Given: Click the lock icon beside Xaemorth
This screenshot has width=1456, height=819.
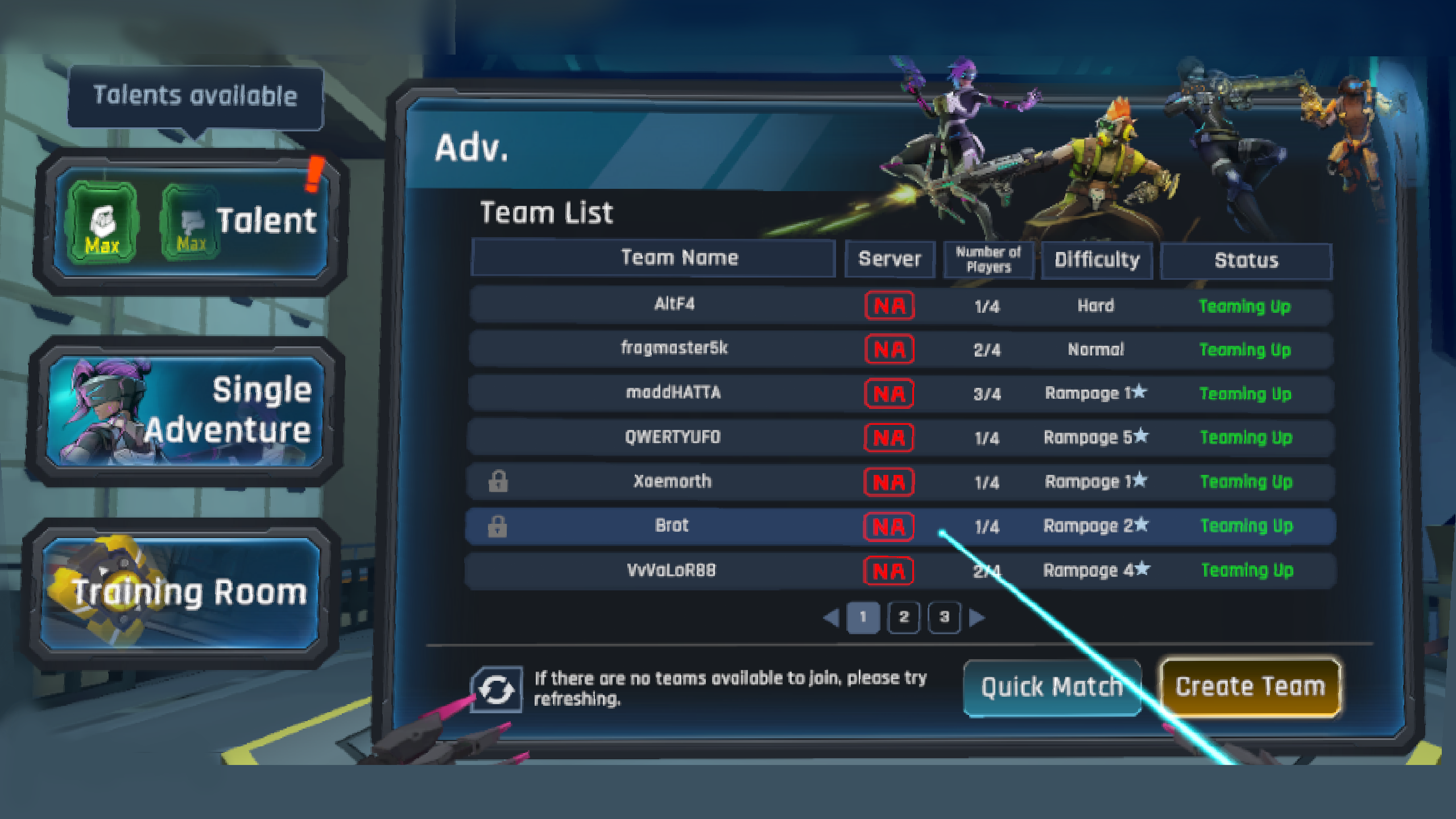Looking at the screenshot, I should pos(497,482).
